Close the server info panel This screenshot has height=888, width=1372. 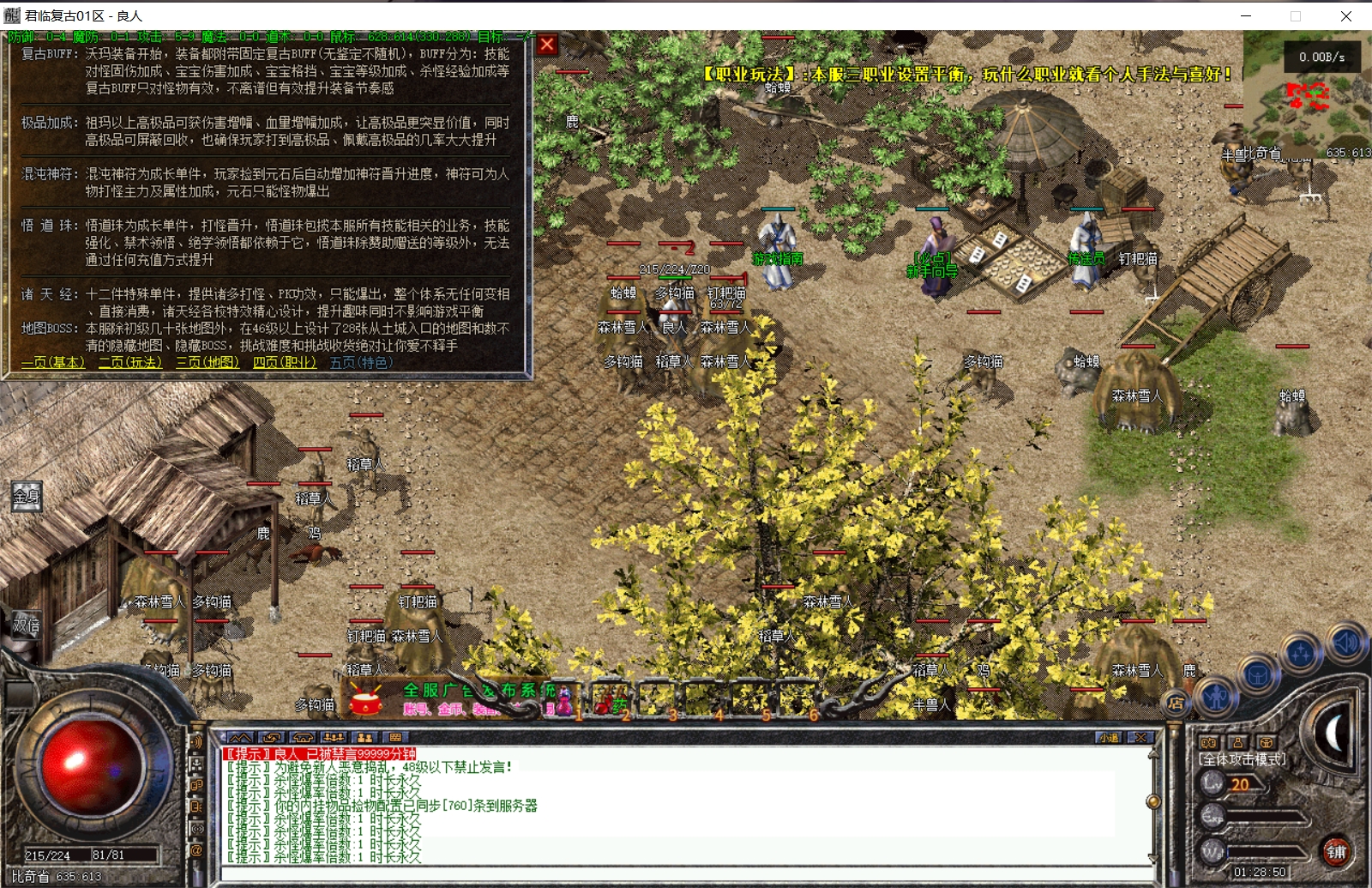(547, 45)
